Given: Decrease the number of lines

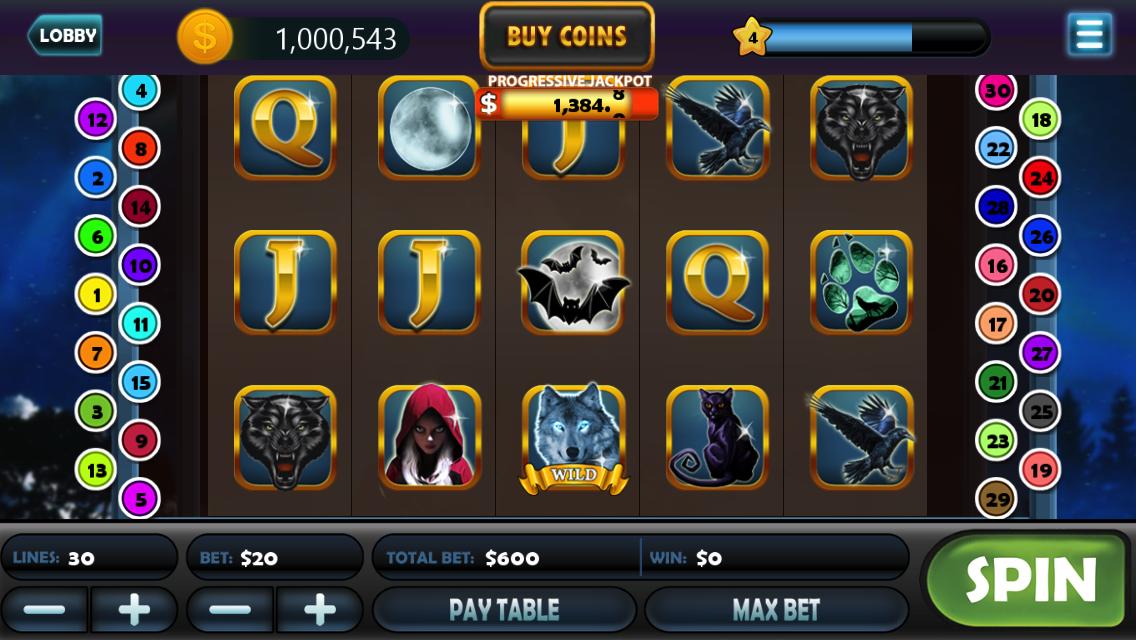Looking at the screenshot, I should (x=44, y=609).
